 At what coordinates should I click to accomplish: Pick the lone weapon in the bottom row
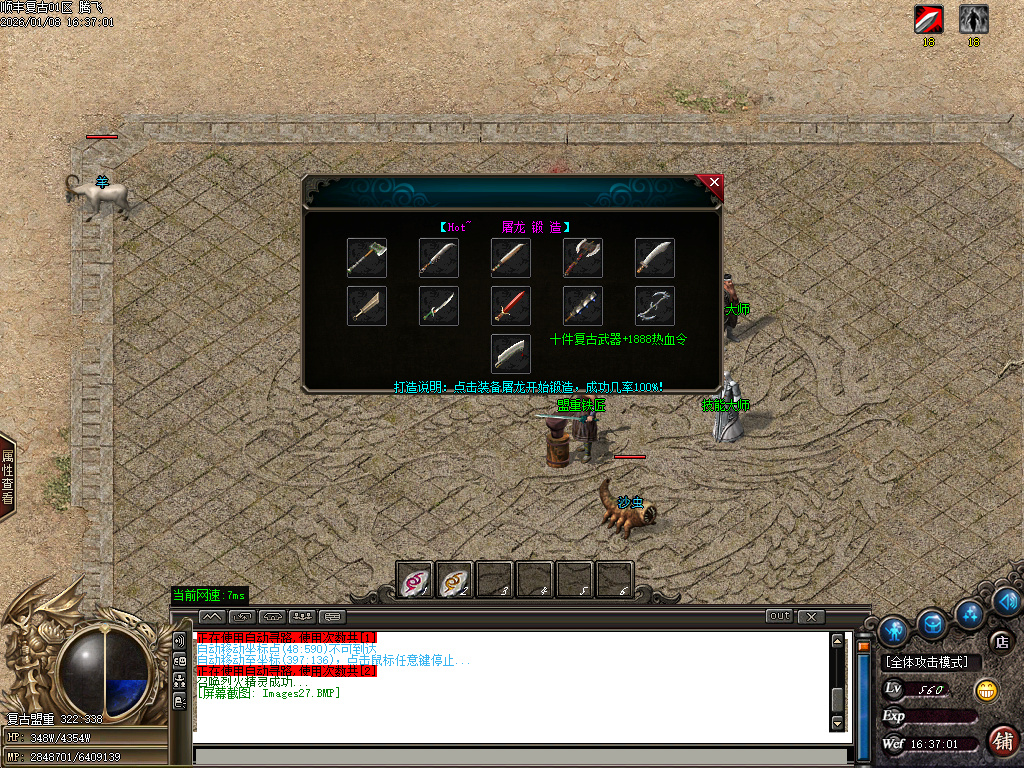511,354
